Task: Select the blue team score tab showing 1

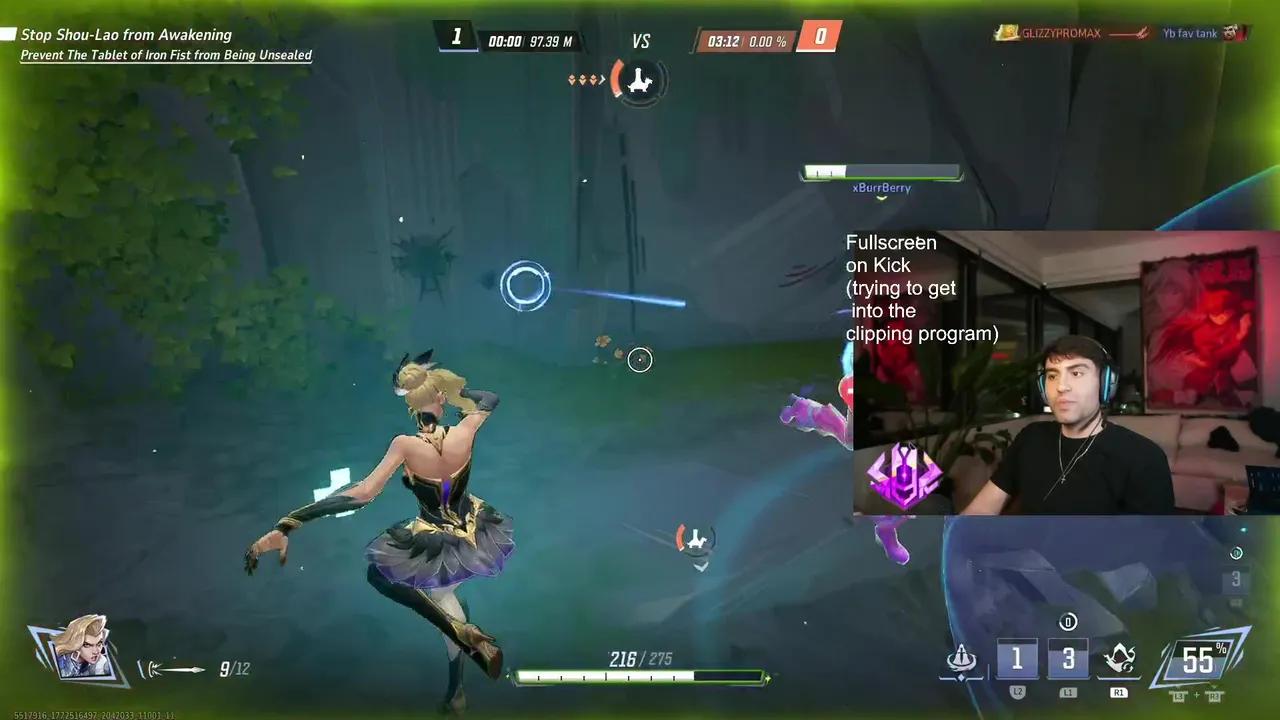Action: pyautogui.click(x=457, y=36)
